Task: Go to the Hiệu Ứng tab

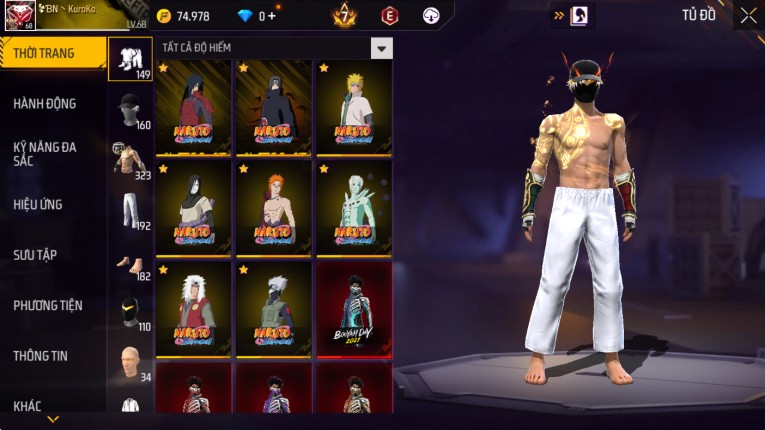Action: click(x=40, y=204)
